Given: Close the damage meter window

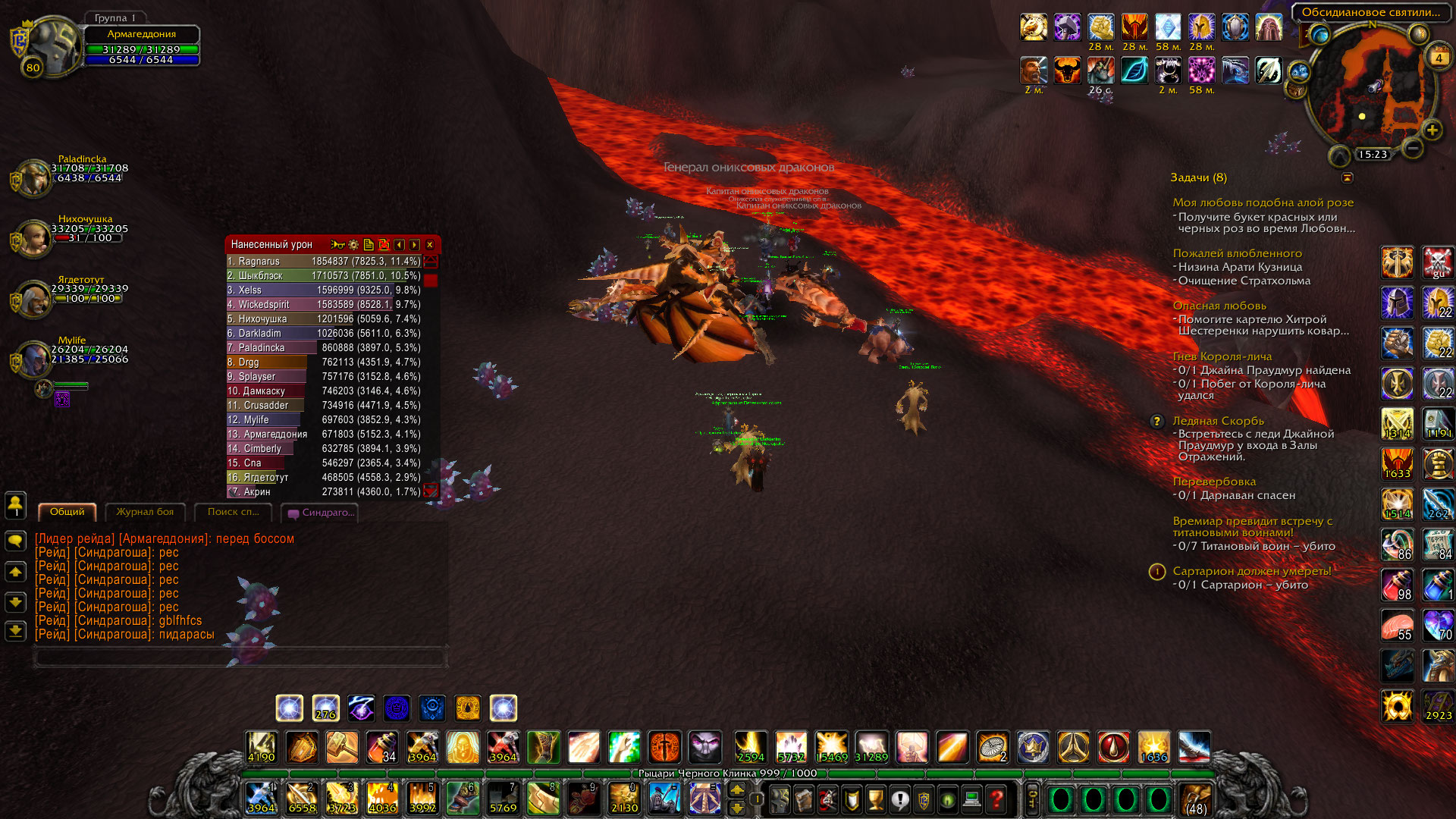Looking at the screenshot, I should point(430,245).
